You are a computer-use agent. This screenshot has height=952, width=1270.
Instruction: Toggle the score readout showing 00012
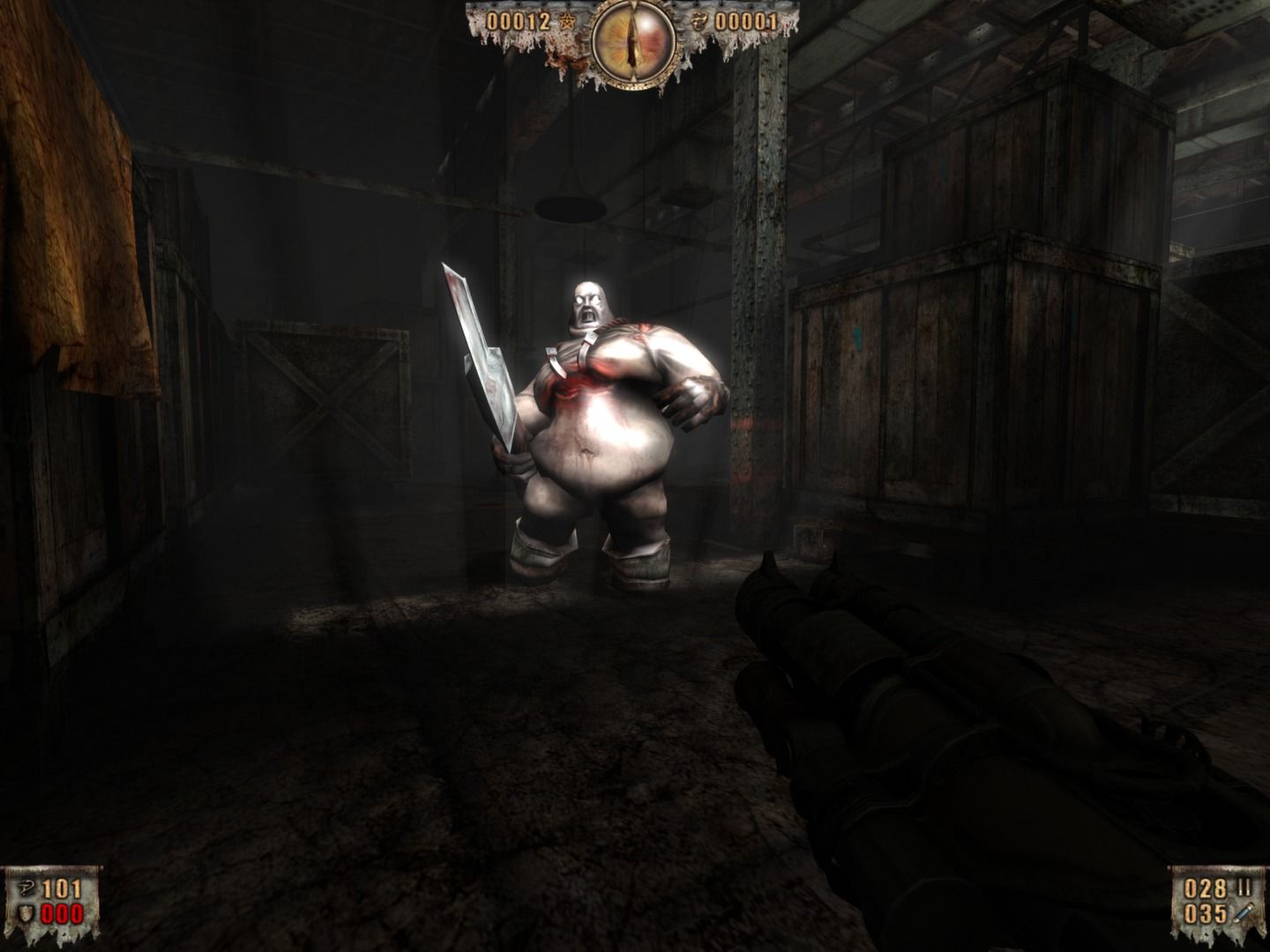pyautogui.click(x=520, y=20)
